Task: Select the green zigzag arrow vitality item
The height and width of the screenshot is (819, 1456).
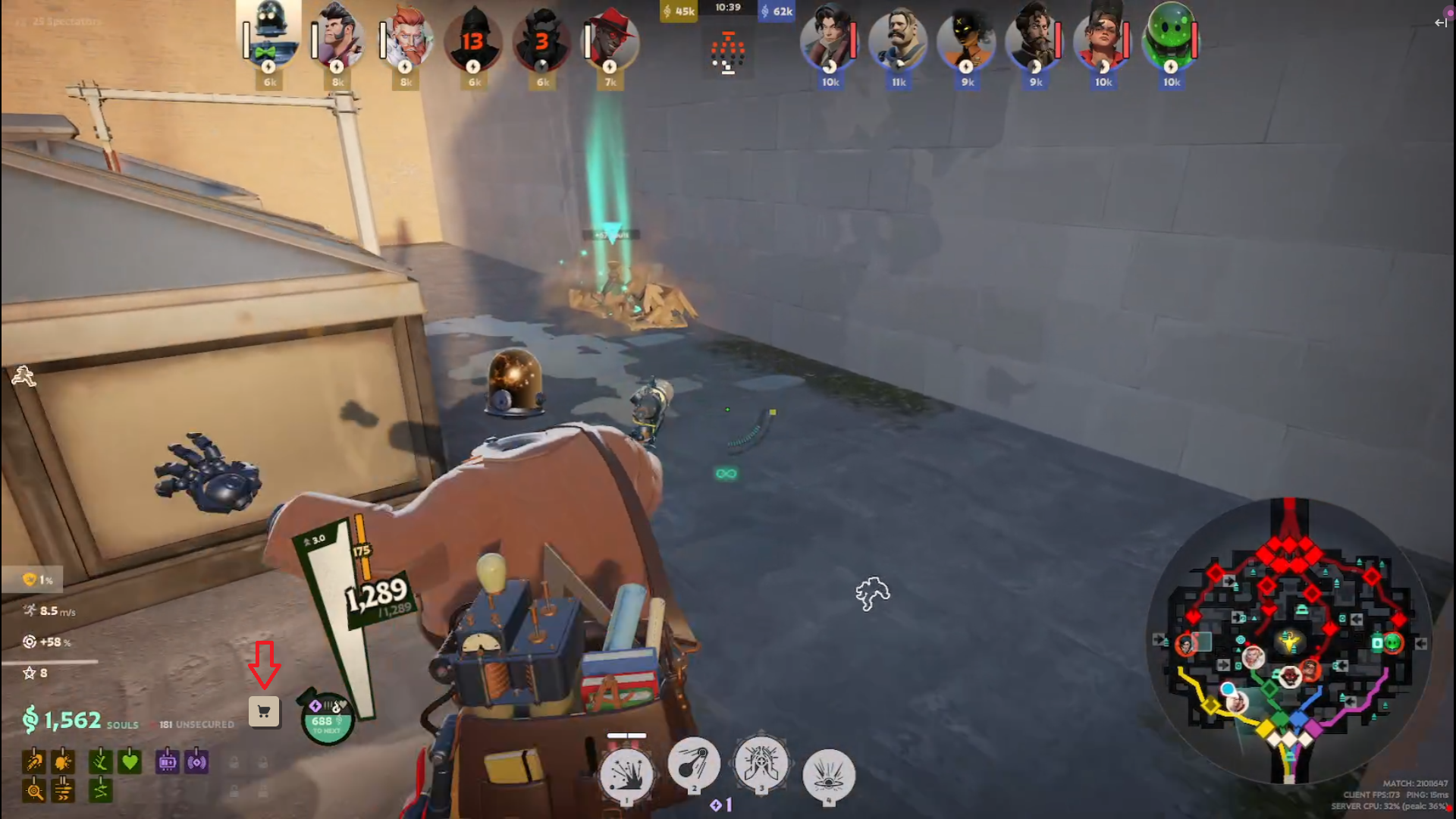Action: coord(101,791)
